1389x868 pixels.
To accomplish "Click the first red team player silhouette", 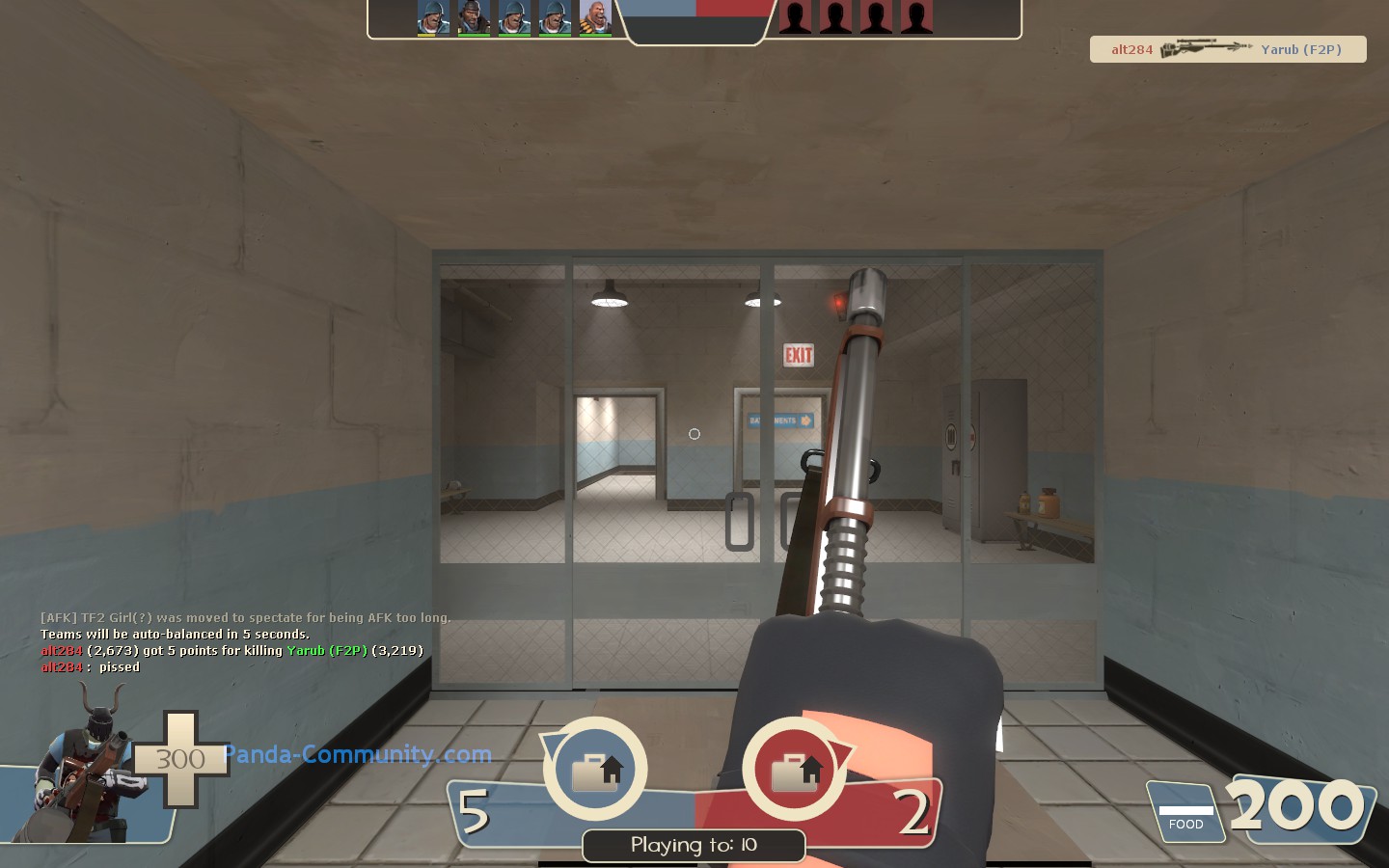I will (793, 16).
